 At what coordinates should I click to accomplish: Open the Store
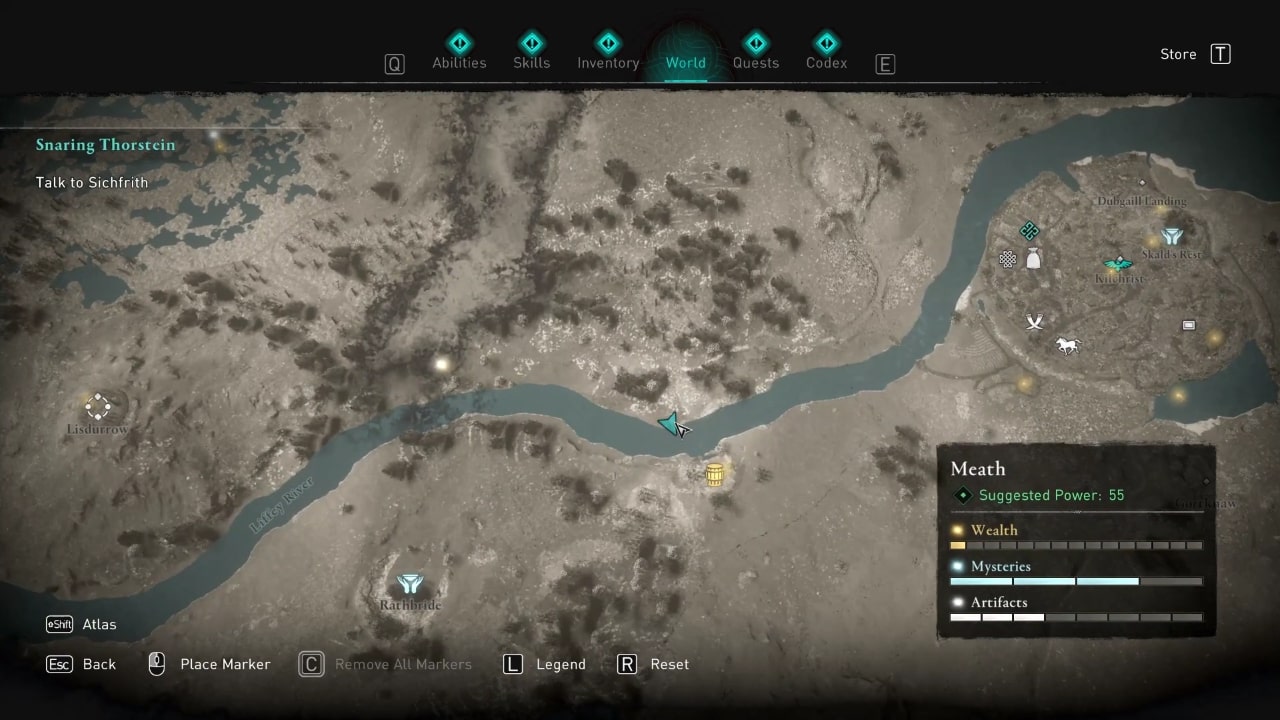point(1178,54)
